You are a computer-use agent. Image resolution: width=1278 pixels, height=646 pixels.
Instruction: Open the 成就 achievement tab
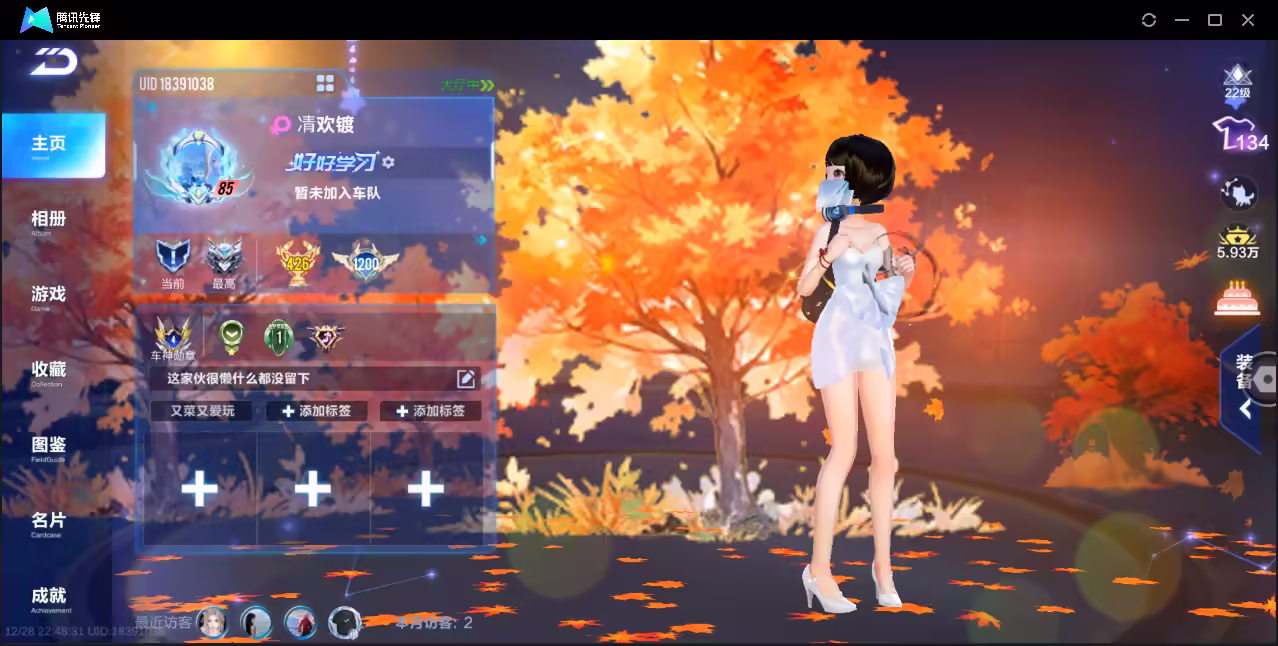[48, 598]
